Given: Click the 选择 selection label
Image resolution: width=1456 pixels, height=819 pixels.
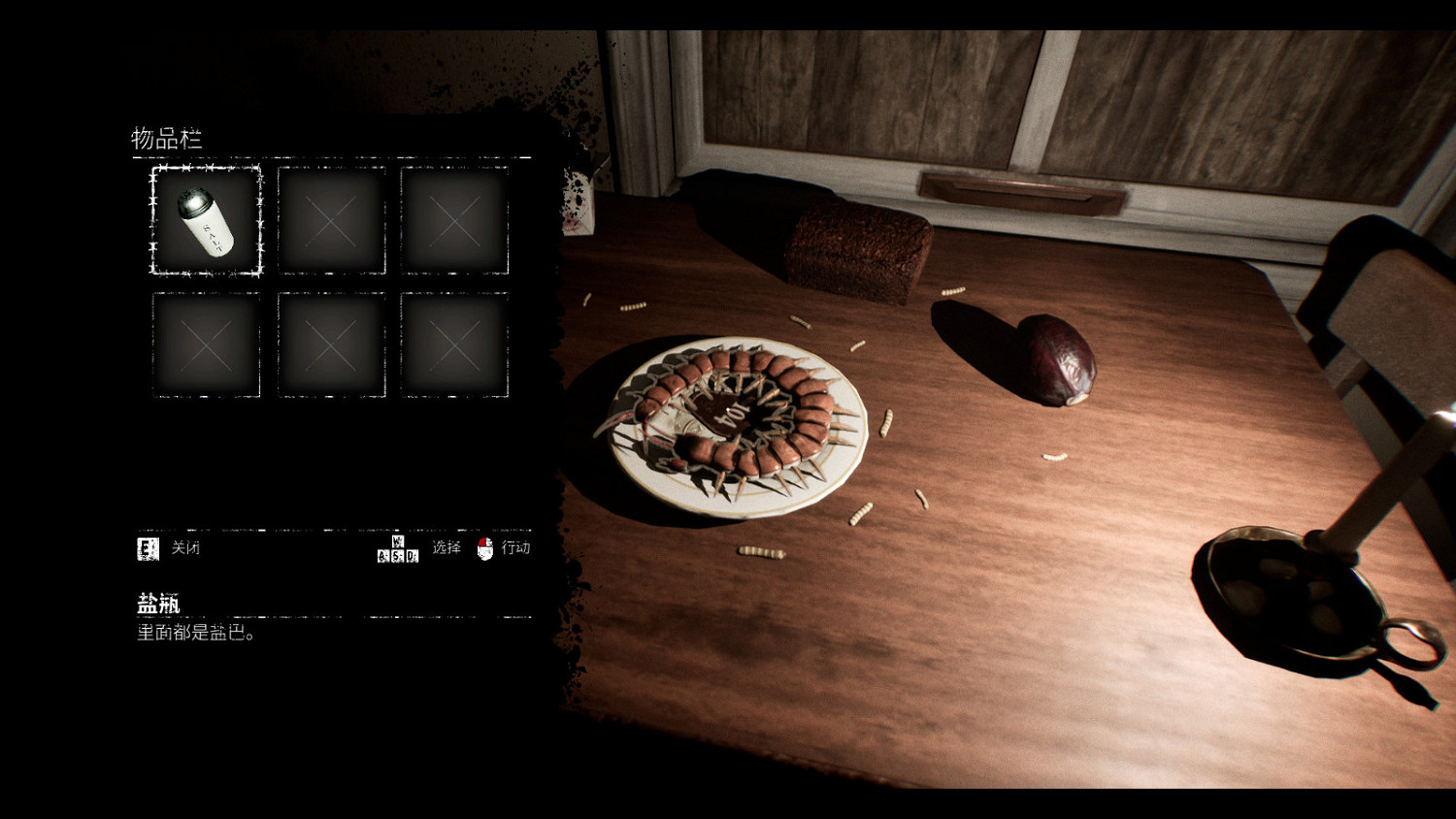Looking at the screenshot, I should pyautogui.click(x=445, y=548).
